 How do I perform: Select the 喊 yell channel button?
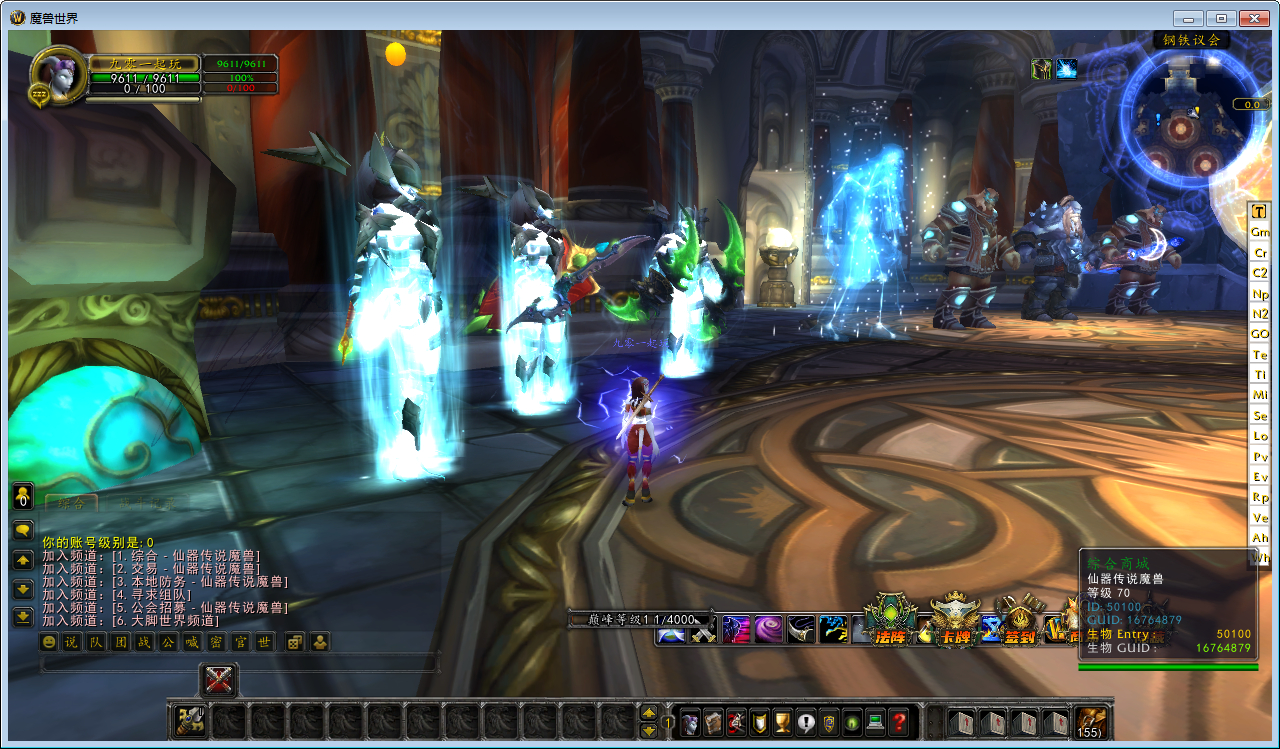(192, 642)
